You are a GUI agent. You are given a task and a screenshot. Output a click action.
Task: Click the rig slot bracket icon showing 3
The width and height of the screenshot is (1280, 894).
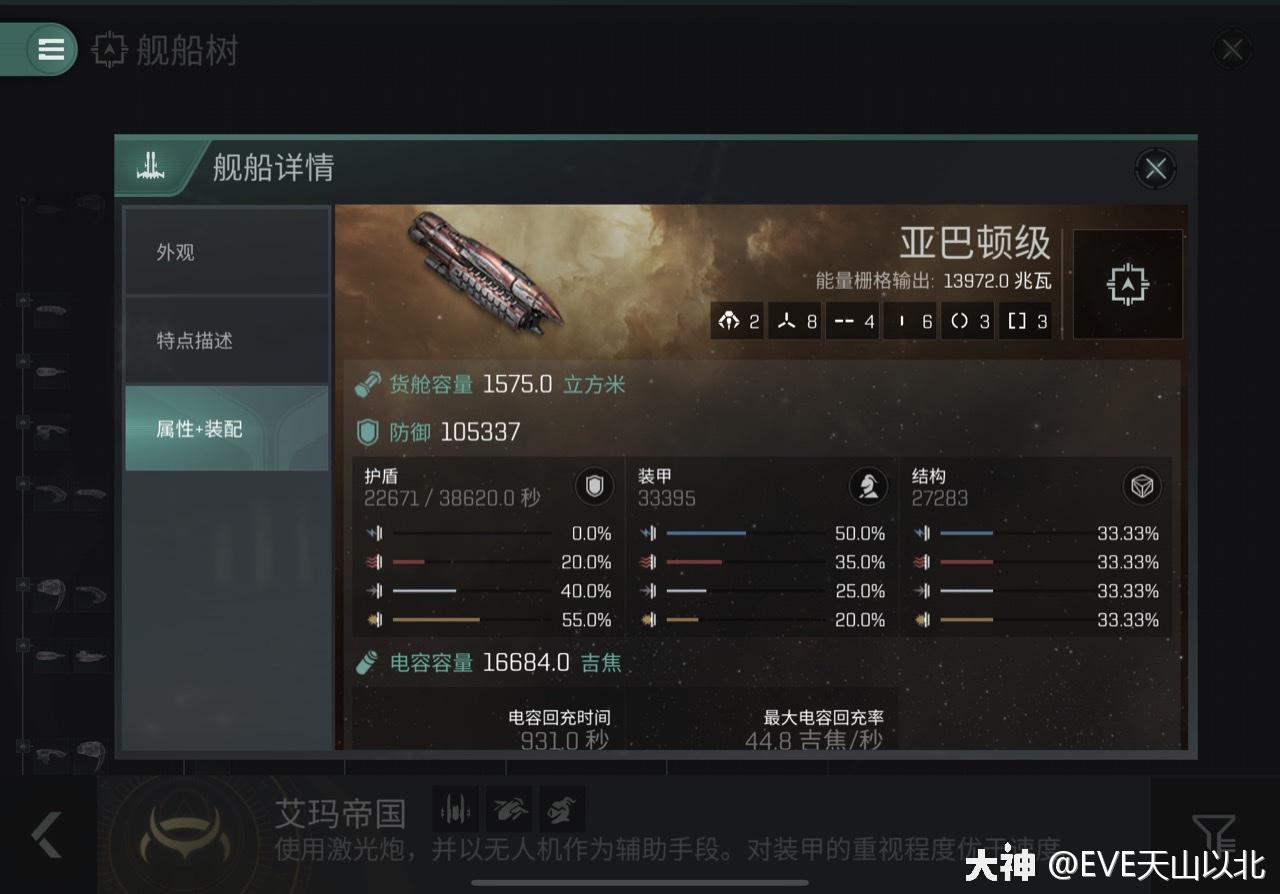point(1025,321)
